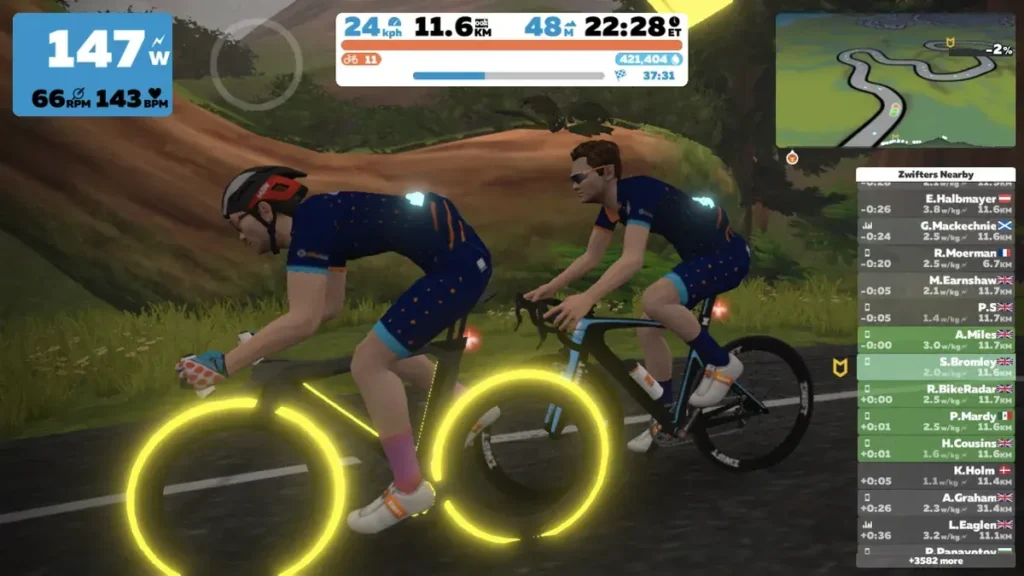The width and height of the screenshot is (1024, 576).
Task: Click M.Earnshaw's row in the rider list
Action: (x=935, y=285)
